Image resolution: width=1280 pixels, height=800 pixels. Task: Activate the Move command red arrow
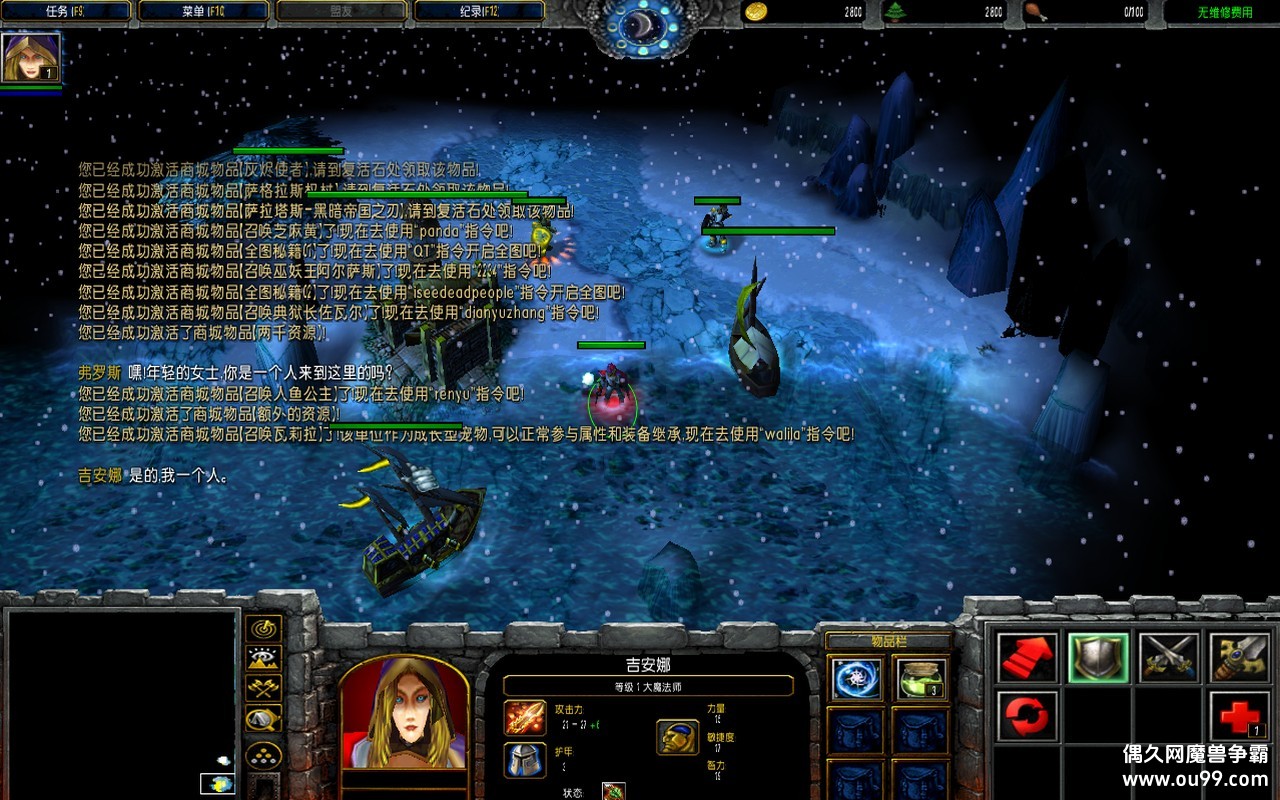1027,658
